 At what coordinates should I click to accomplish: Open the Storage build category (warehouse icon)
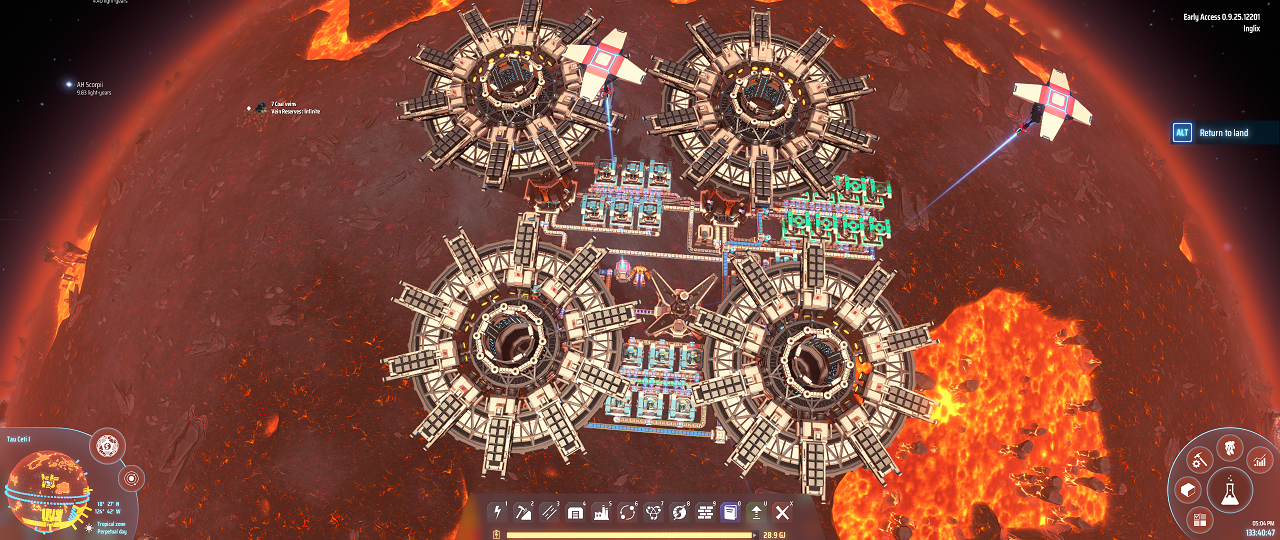[x=575, y=513]
